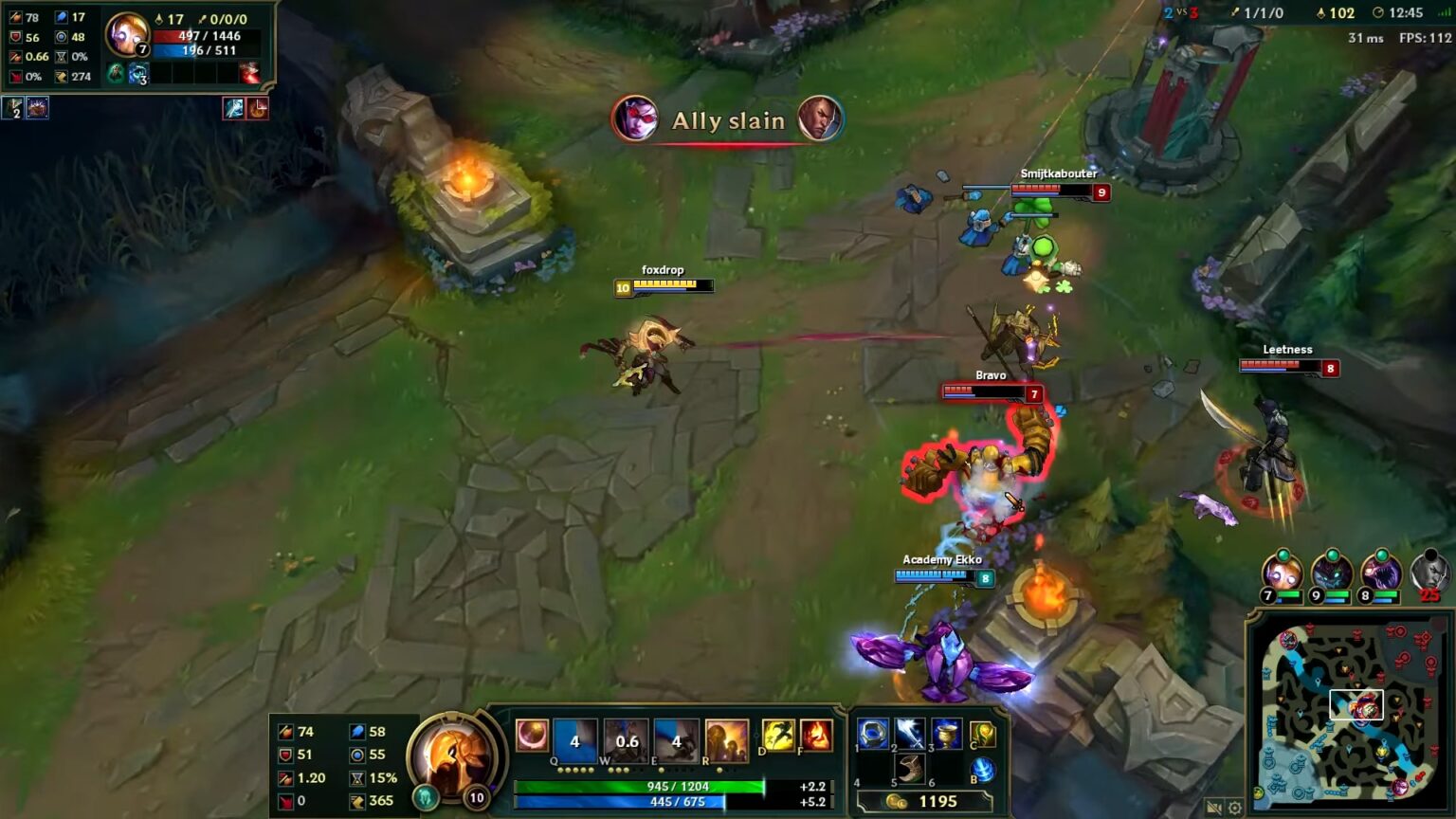Click the level 9 ally portrait above the minimap
1456x819 pixels.
pos(1333,573)
